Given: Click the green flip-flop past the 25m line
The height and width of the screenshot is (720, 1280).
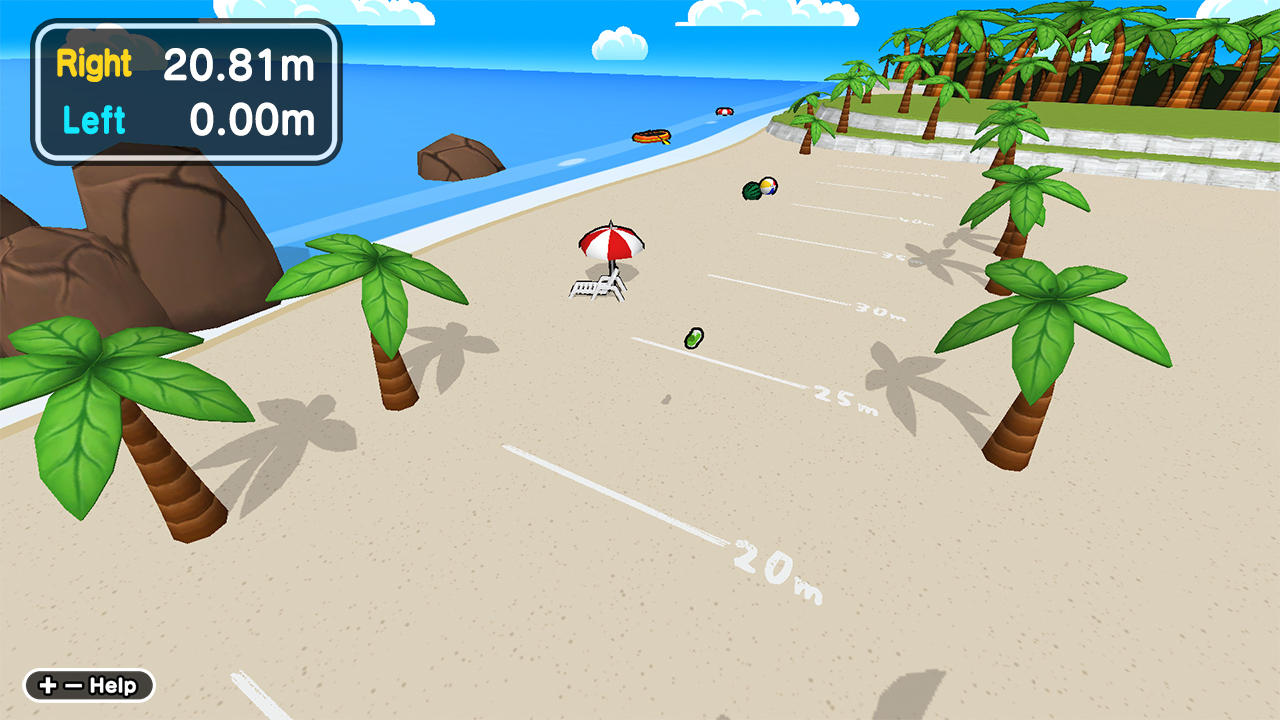Looking at the screenshot, I should click(694, 339).
